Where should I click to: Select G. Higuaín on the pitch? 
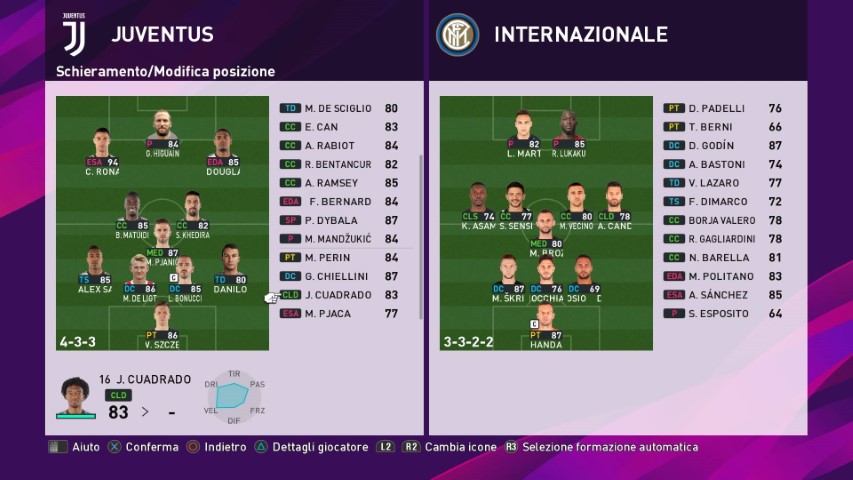point(162,132)
